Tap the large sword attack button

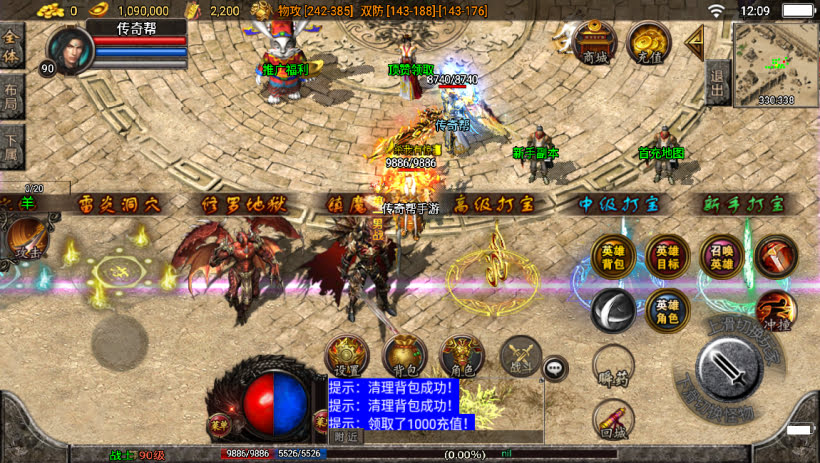point(731,368)
